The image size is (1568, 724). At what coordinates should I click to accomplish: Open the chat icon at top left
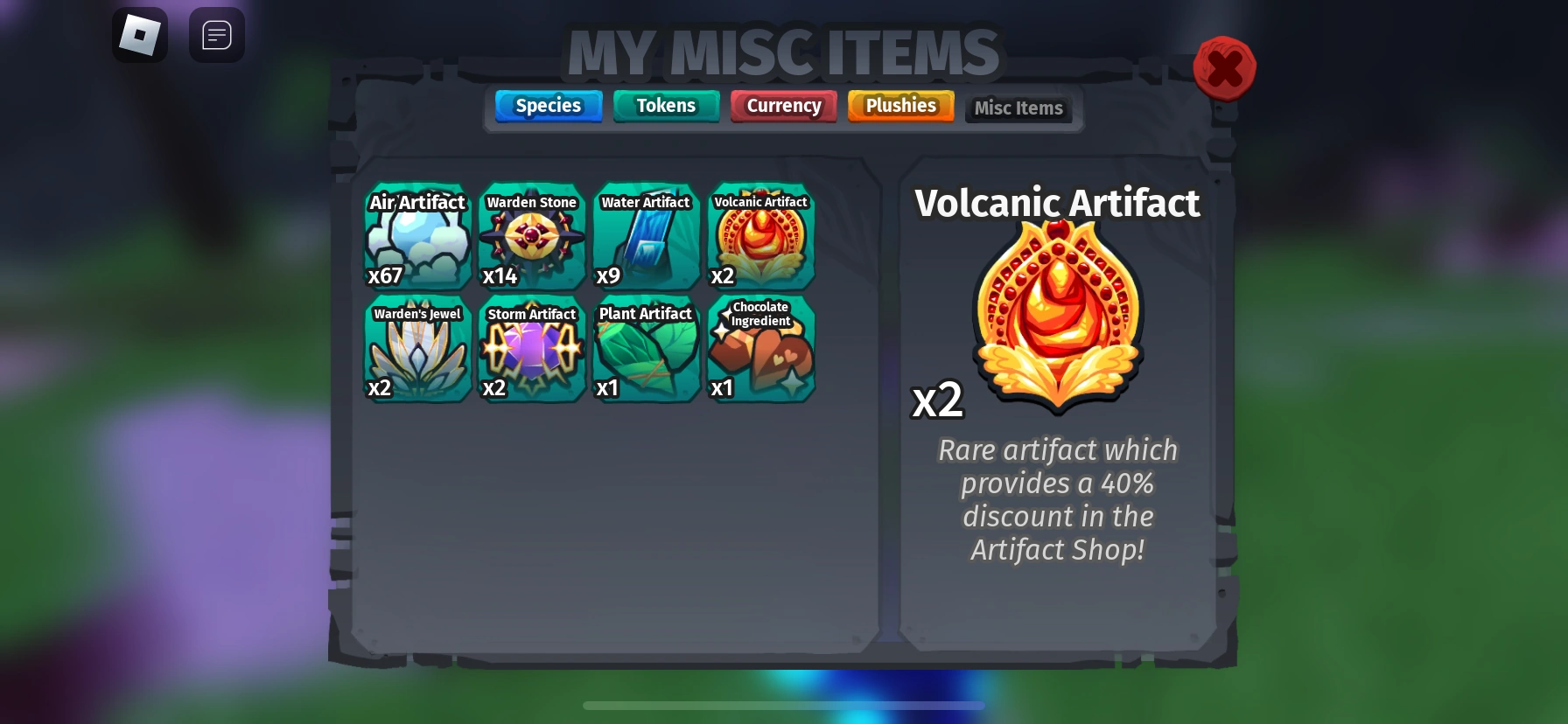coord(217,35)
